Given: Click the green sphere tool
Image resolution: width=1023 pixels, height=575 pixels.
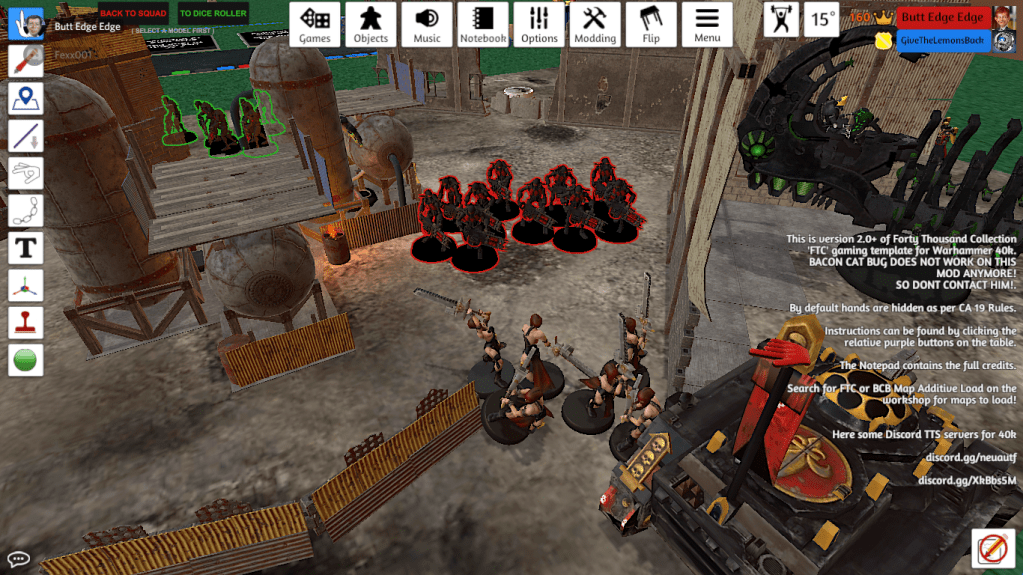Looking at the screenshot, I should [x=25, y=359].
